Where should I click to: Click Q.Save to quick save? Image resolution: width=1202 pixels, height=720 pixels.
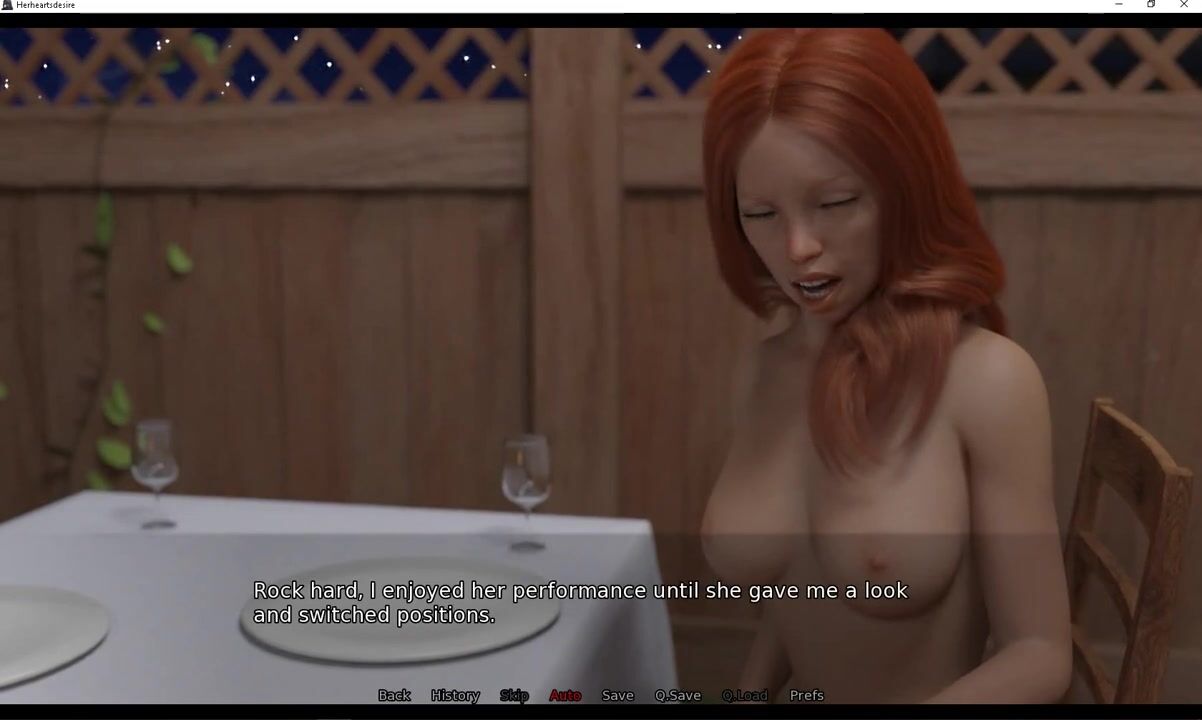(678, 695)
